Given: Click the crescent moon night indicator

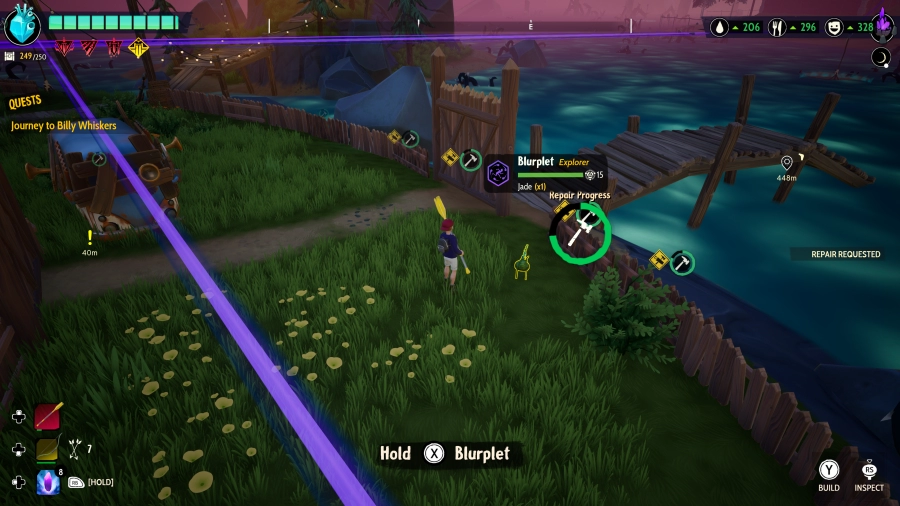Looking at the screenshot, I should [881, 57].
